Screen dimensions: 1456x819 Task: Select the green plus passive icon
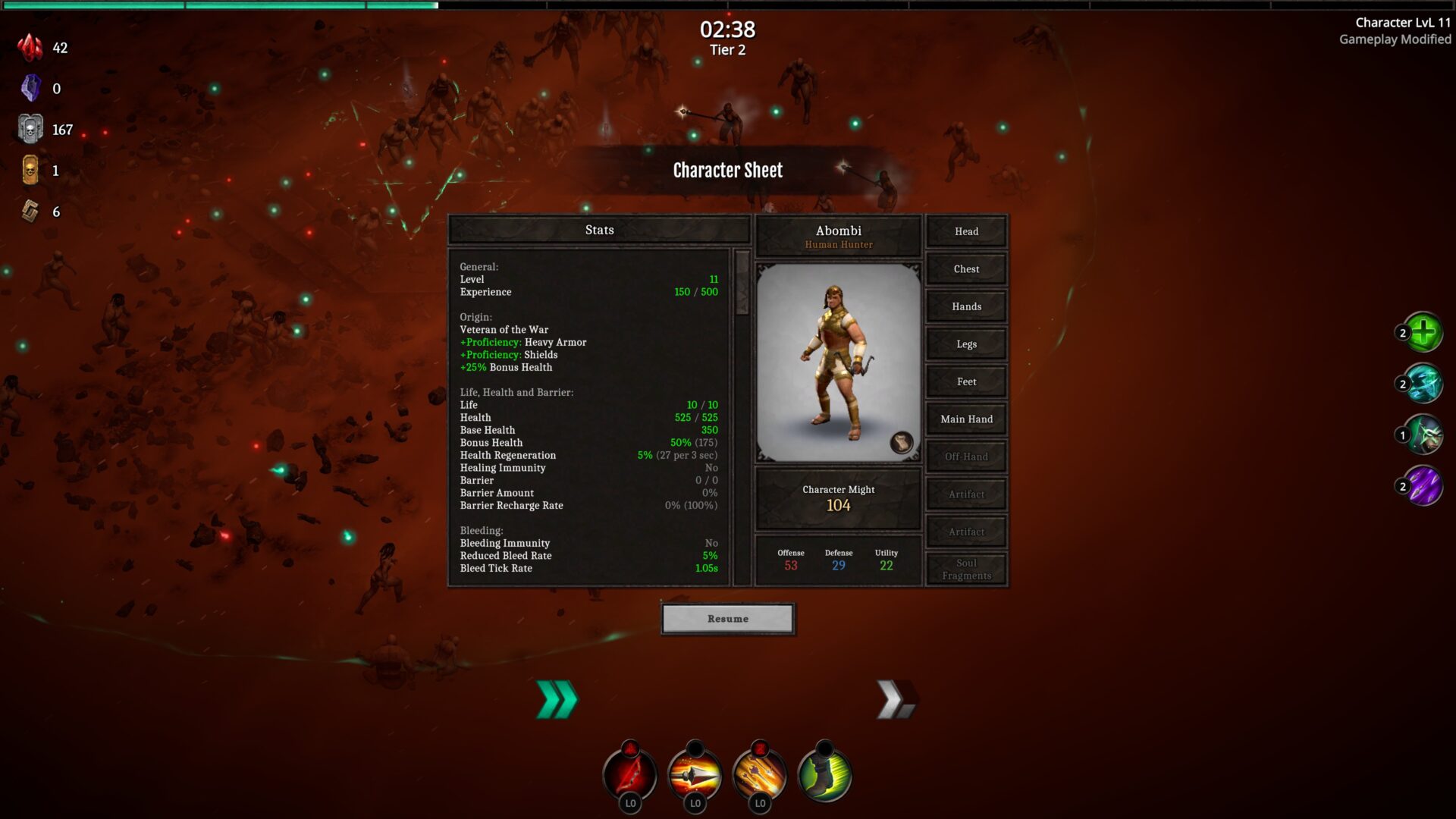click(1423, 332)
